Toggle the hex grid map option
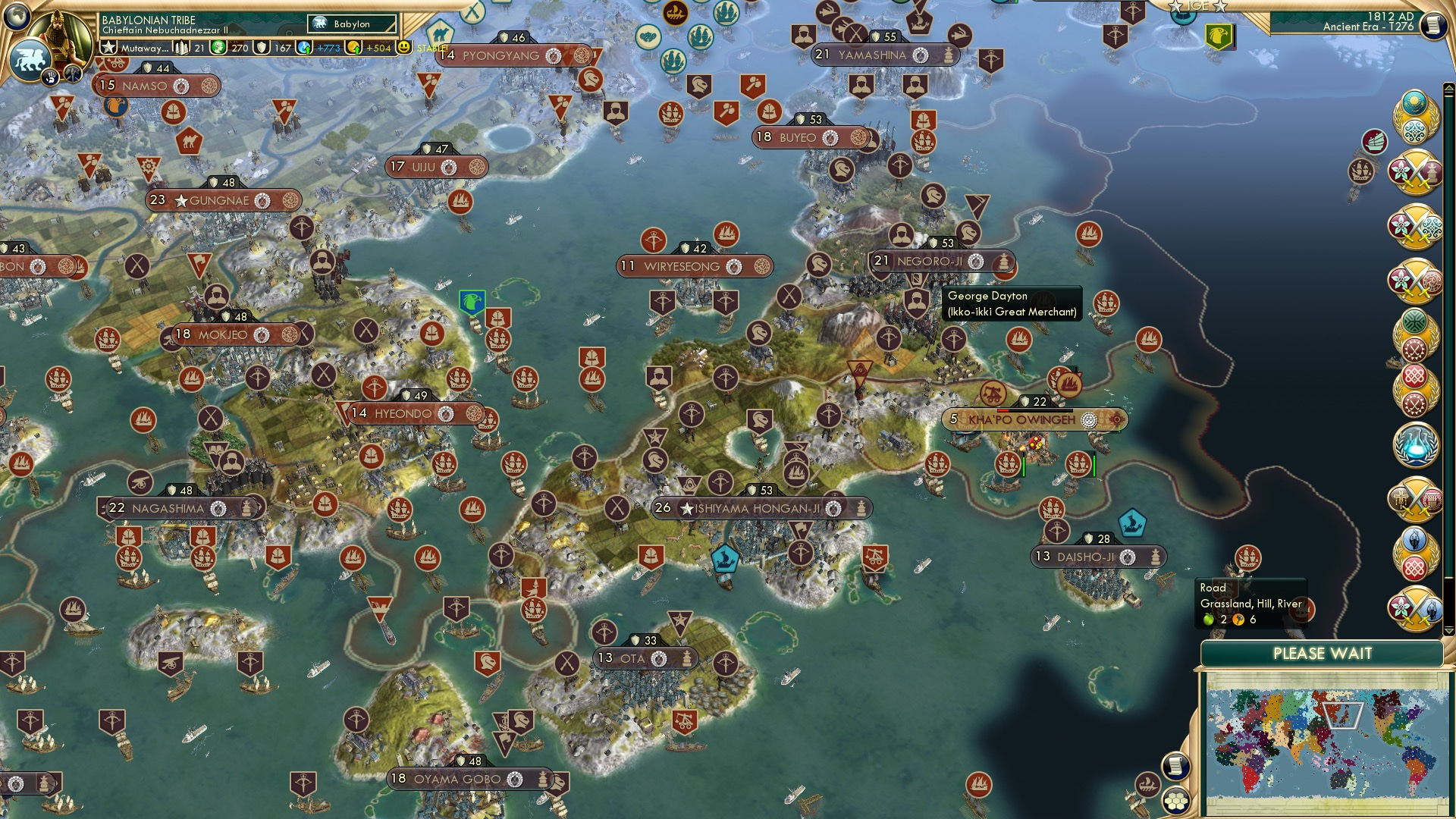This screenshot has width=1456, height=819. 1176,800
